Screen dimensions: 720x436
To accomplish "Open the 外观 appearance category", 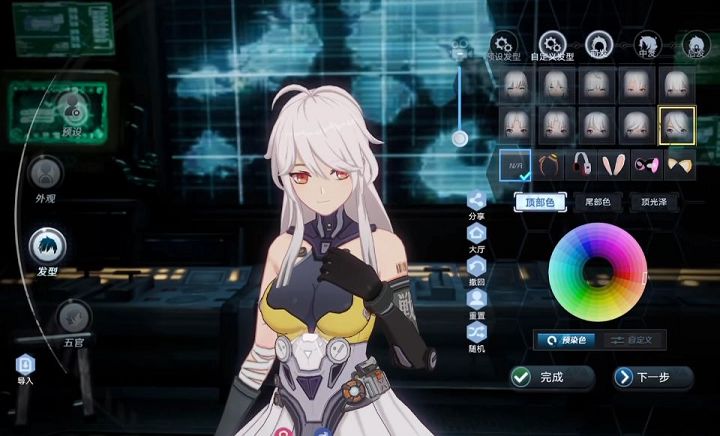I will [x=45, y=174].
